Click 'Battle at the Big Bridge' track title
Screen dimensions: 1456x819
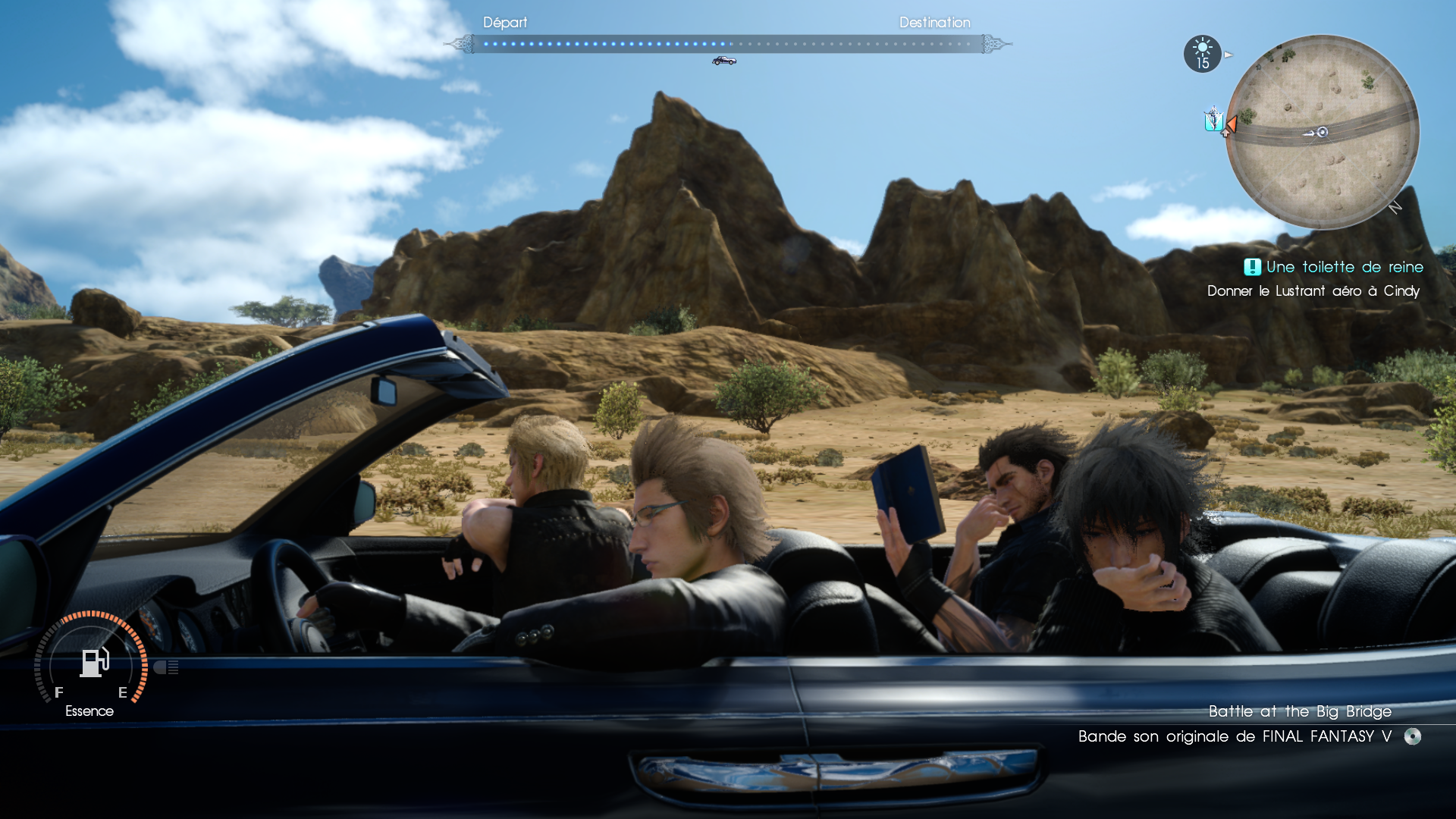(1299, 711)
